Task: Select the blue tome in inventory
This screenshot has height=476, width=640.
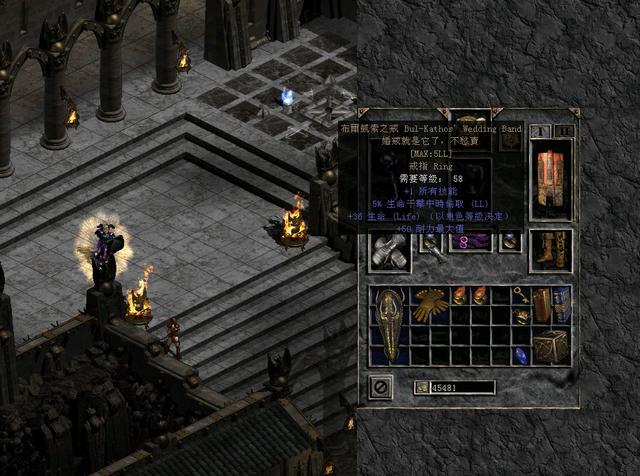Action: (x=562, y=304)
